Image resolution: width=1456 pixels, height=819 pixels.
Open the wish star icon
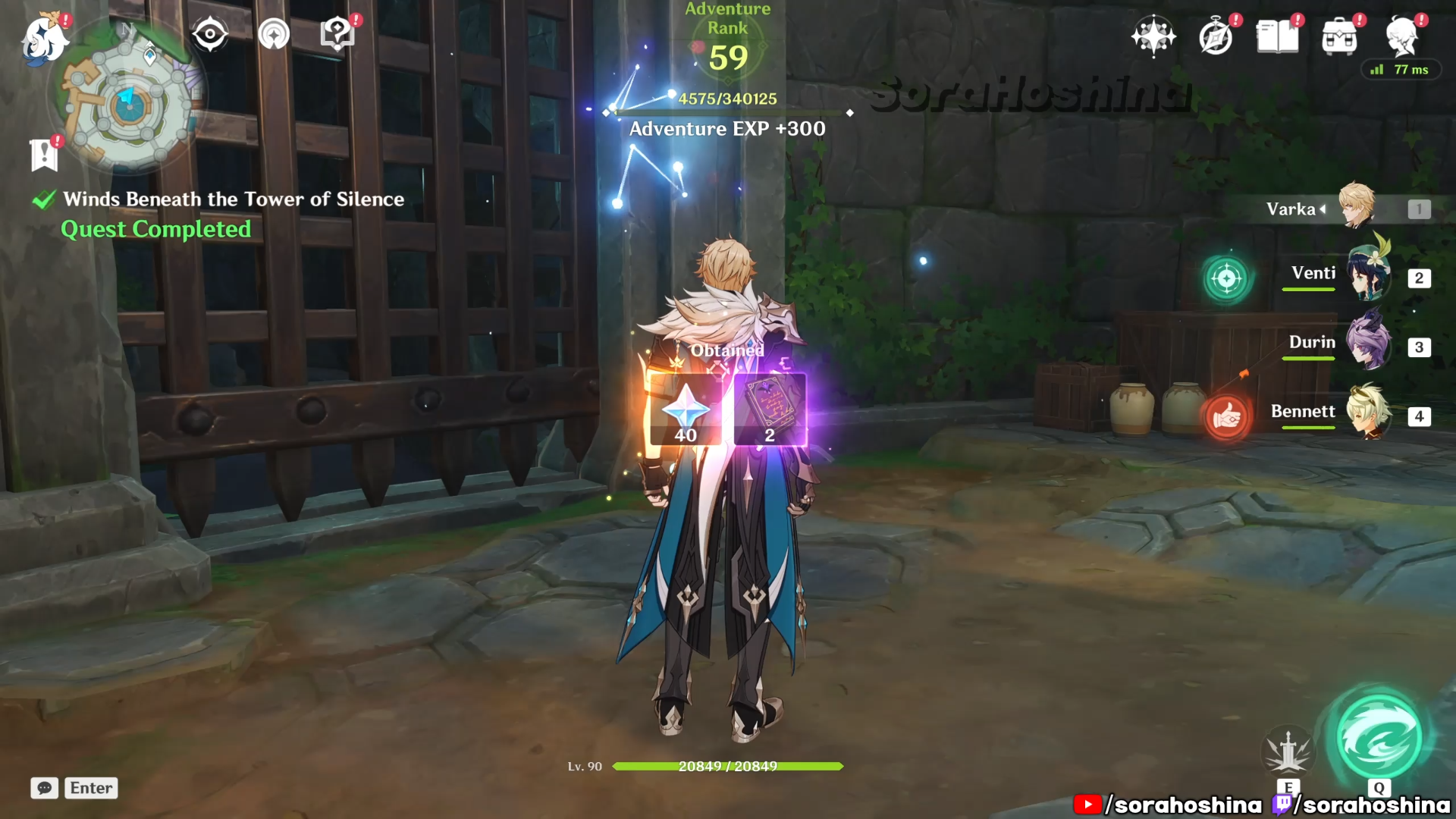point(1153,36)
